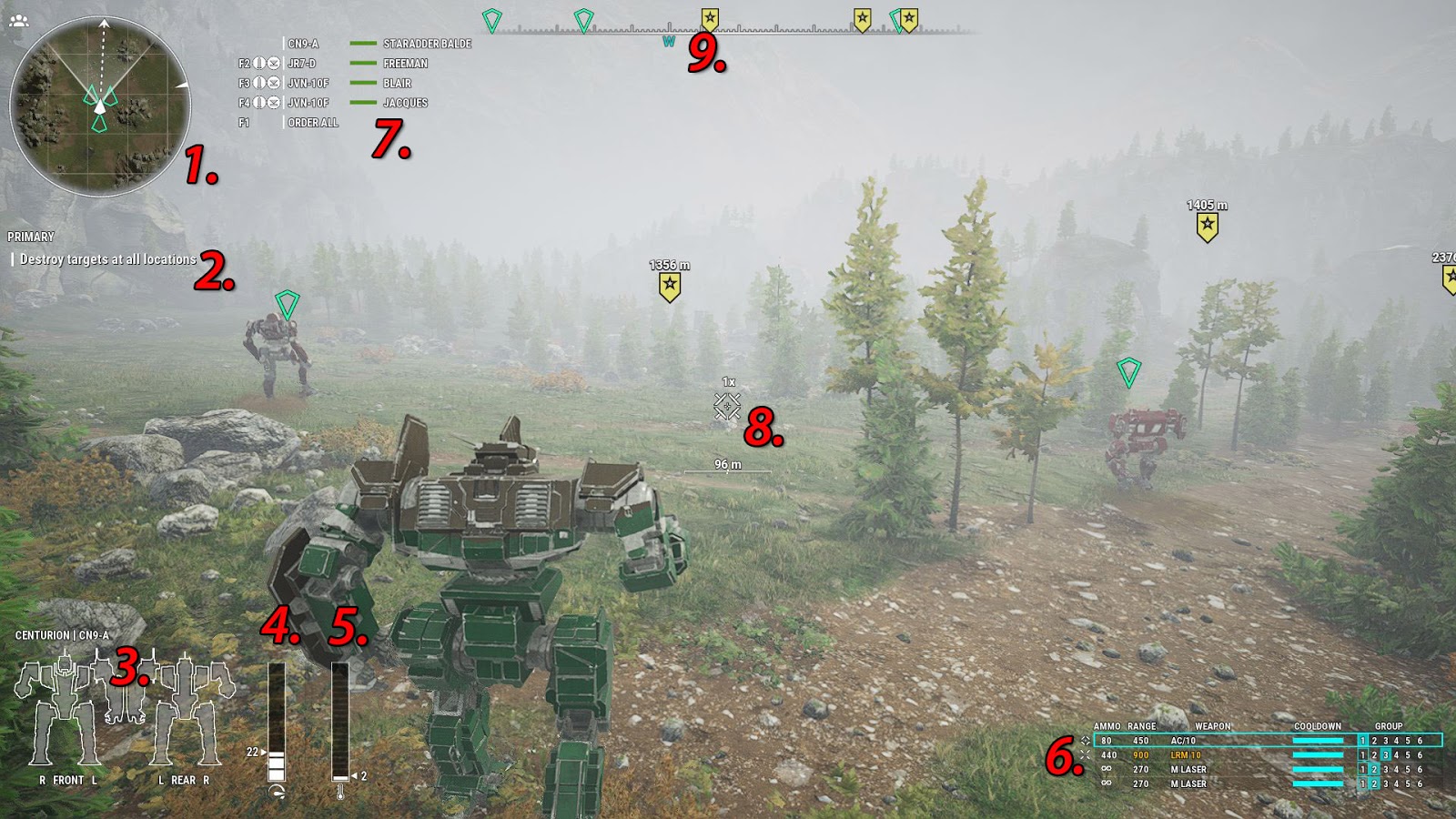Screen dimensions: 1456x819
Task: Select the F3 order icon beside JVN-10F
Action: [x=259, y=84]
